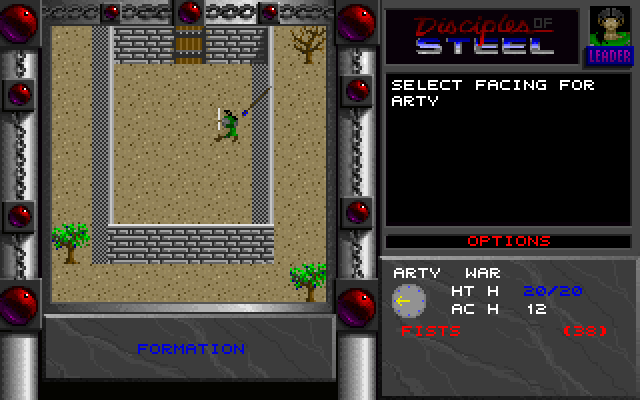
Task: Select the Formation command
Action: point(191,349)
